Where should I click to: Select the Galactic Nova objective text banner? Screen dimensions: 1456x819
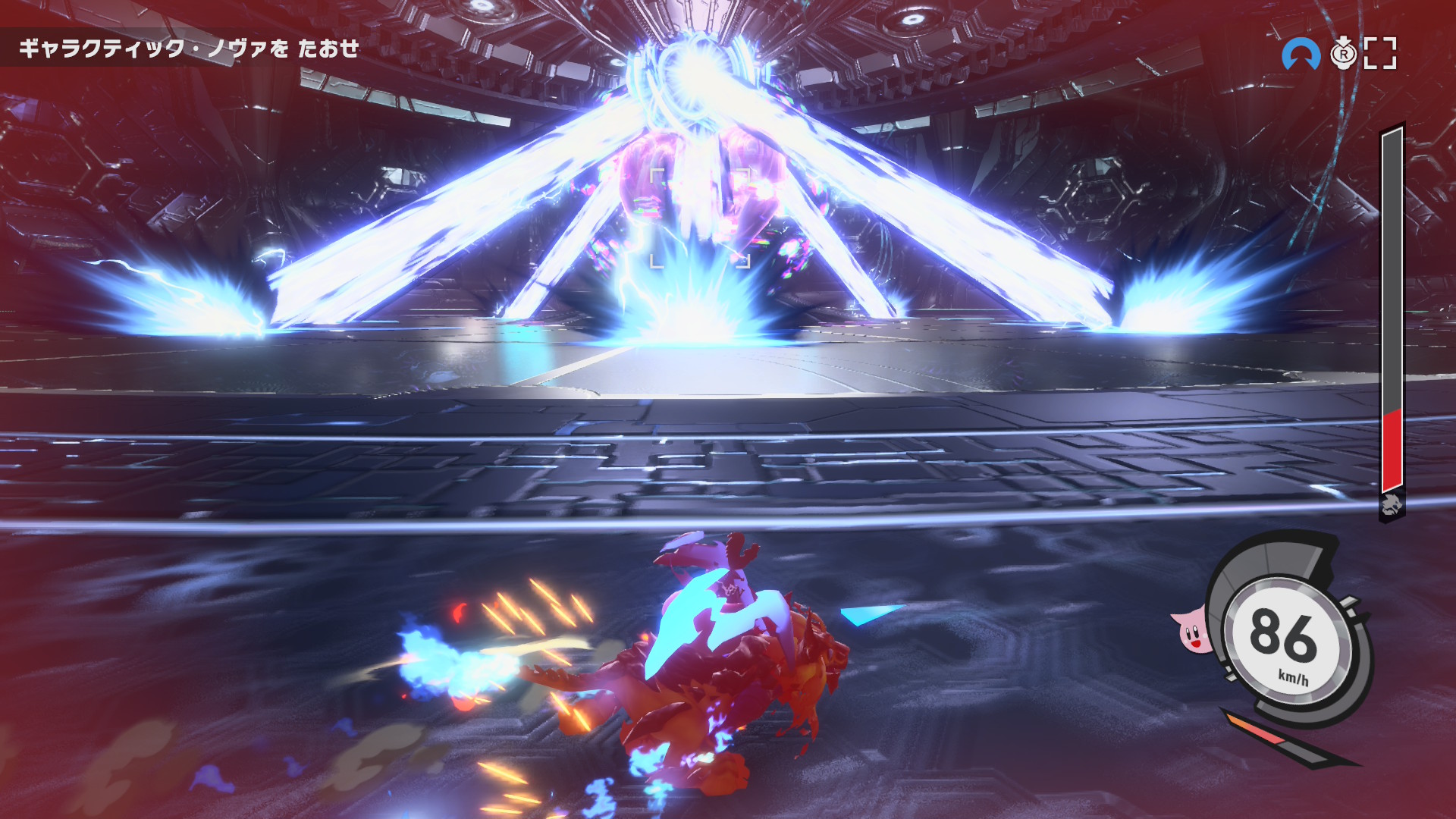pyautogui.click(x=189, y=49)
